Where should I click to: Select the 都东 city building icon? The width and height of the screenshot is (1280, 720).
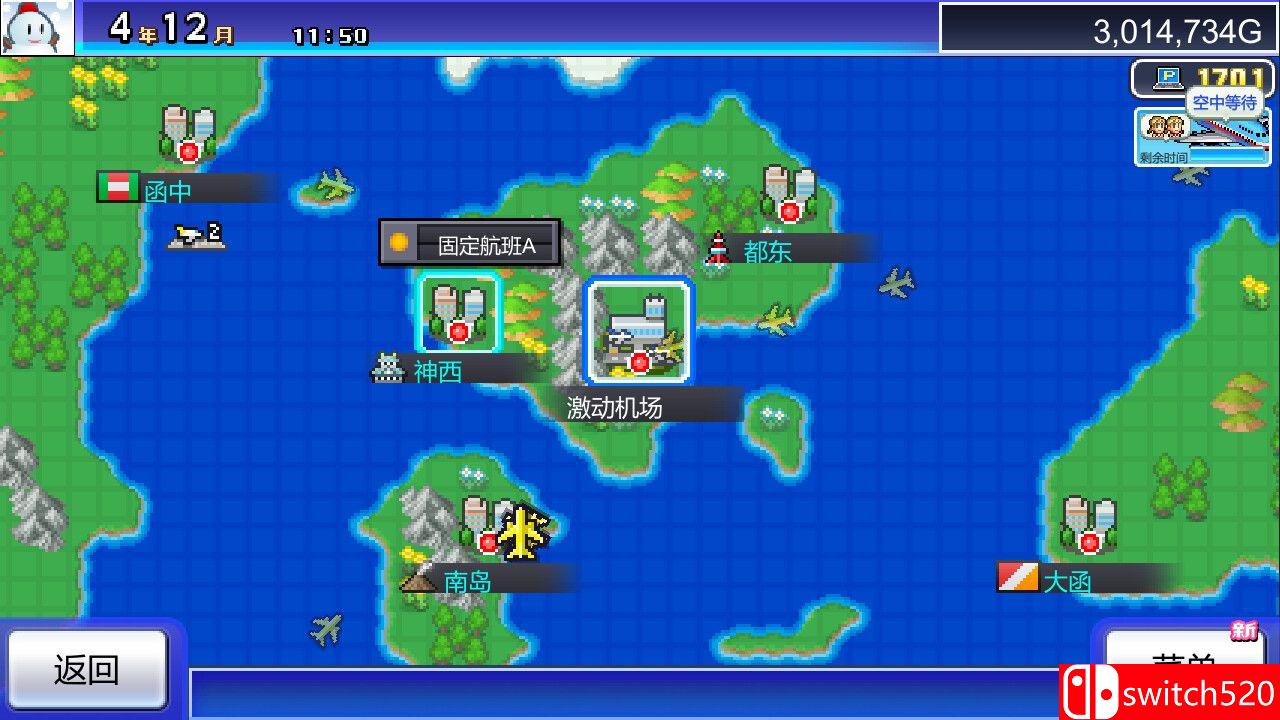click(x=790, y=195)
